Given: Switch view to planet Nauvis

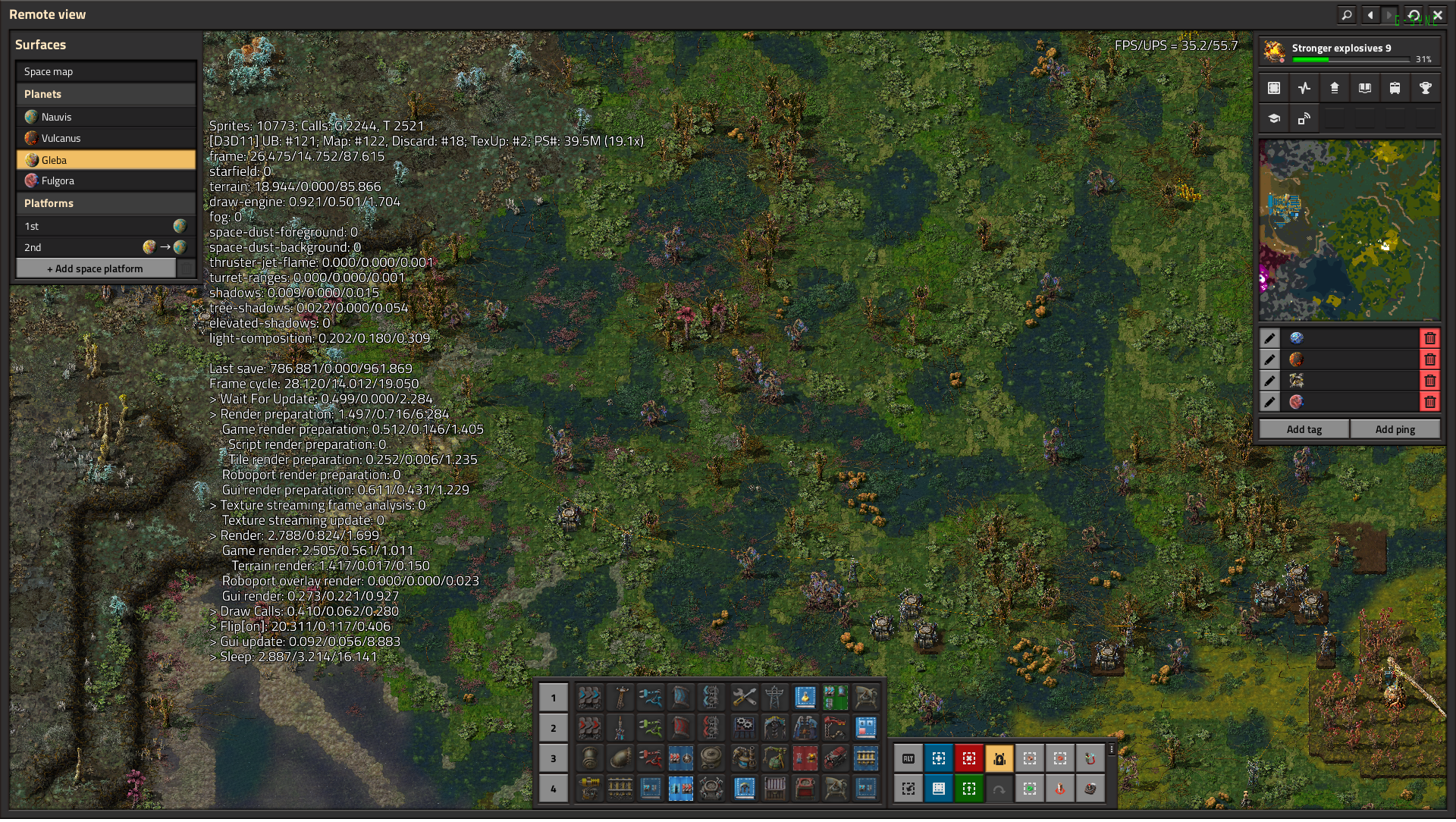Looking at the screenshot, I should pos(105,118).
